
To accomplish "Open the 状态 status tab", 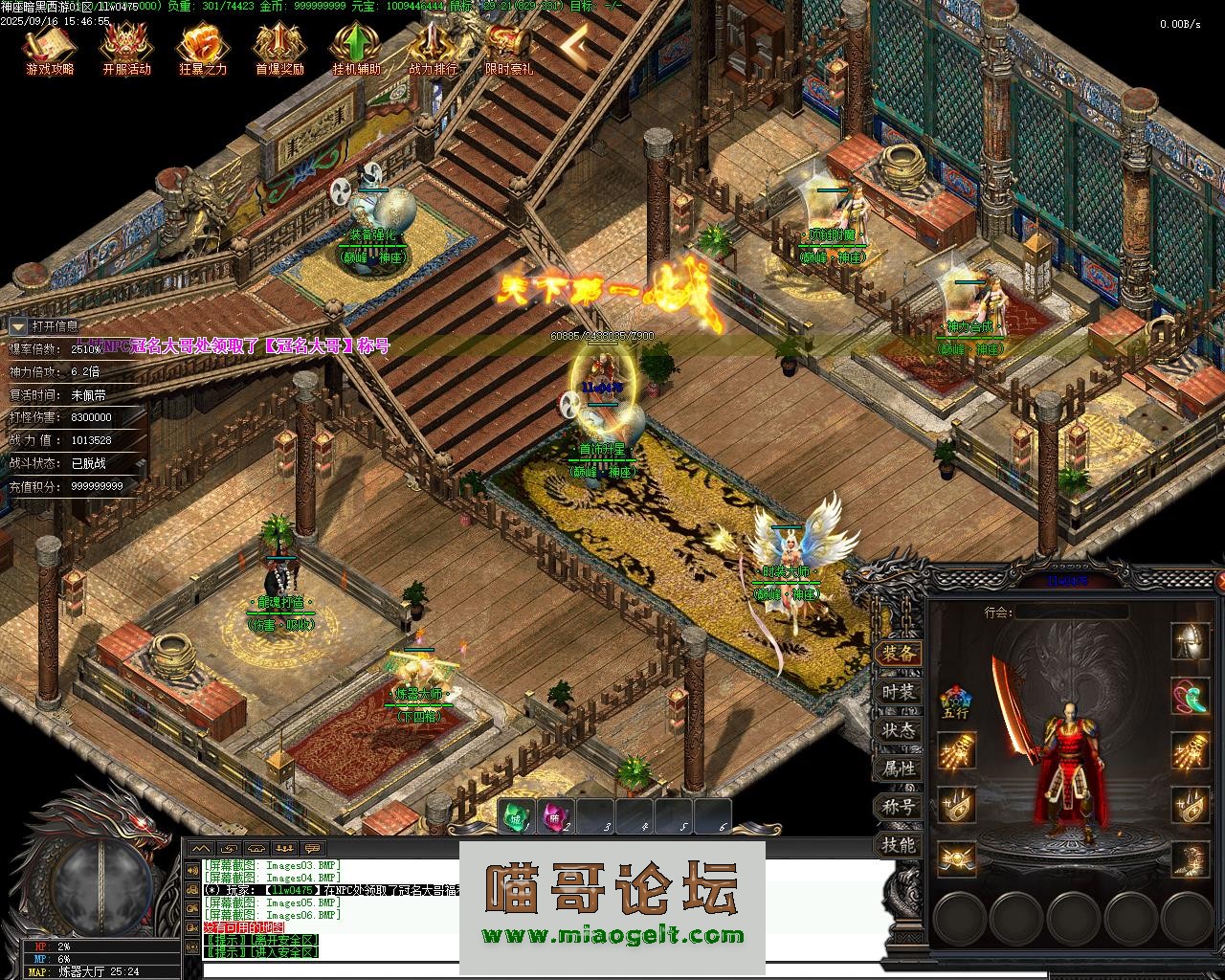I will (899, 730).
